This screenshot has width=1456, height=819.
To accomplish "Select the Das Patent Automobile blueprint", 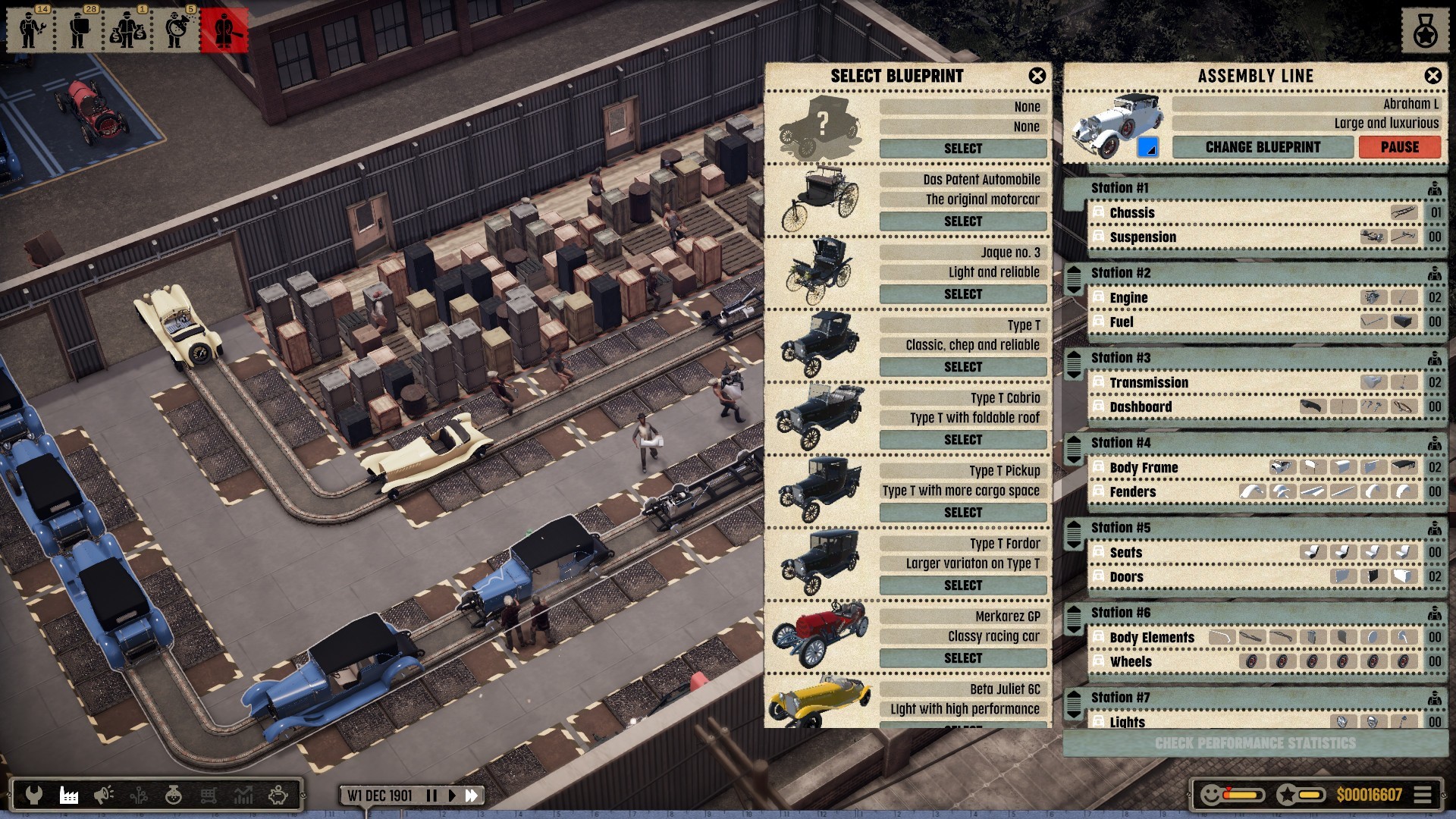I will click(963, 221).
